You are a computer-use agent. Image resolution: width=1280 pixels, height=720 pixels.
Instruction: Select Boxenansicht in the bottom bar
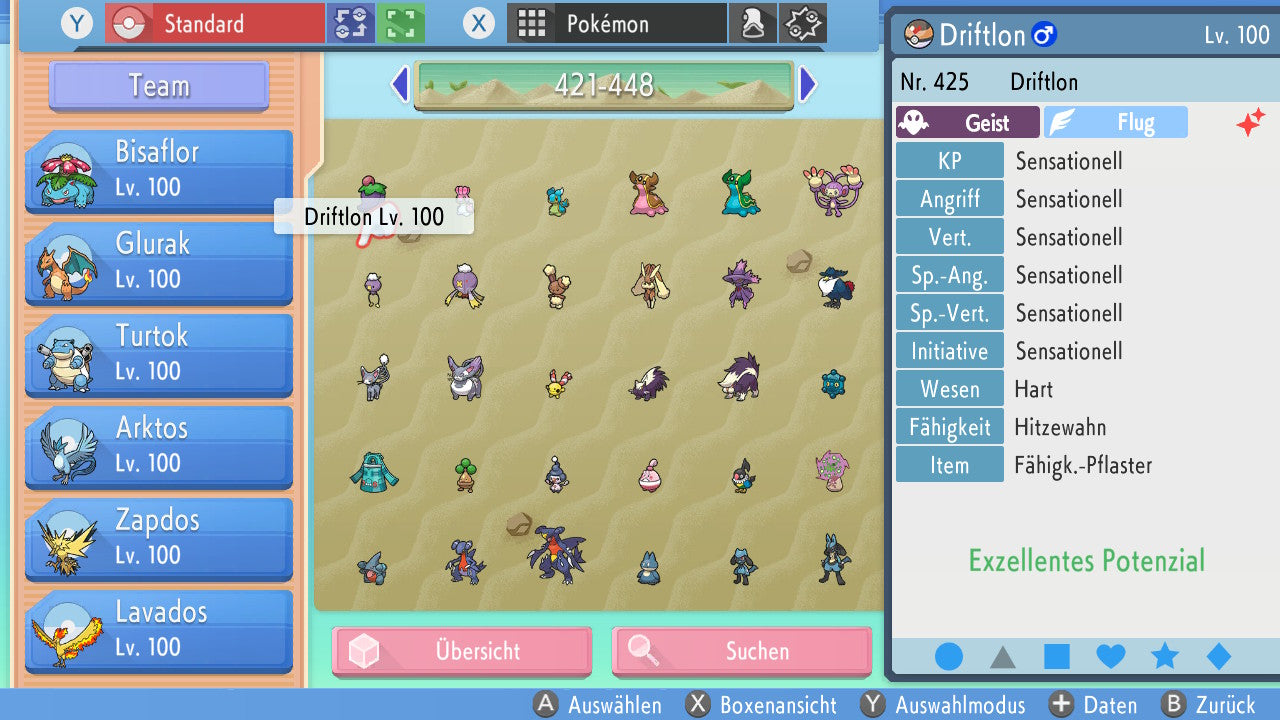[765, 705]
